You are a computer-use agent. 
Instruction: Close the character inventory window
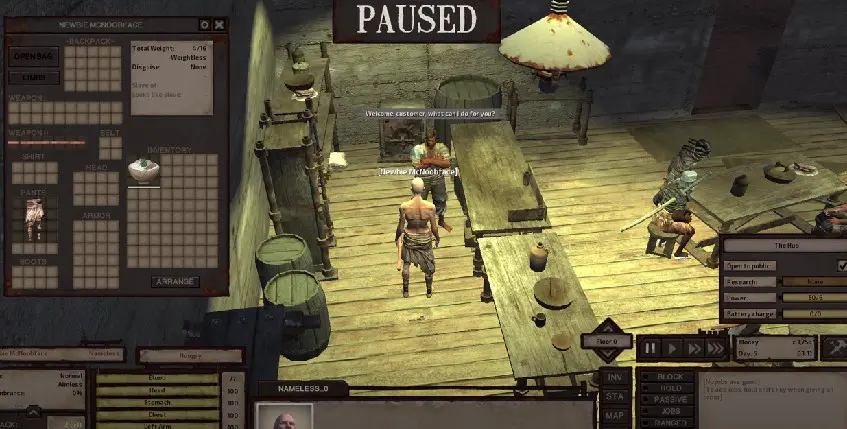pos(219,24)
